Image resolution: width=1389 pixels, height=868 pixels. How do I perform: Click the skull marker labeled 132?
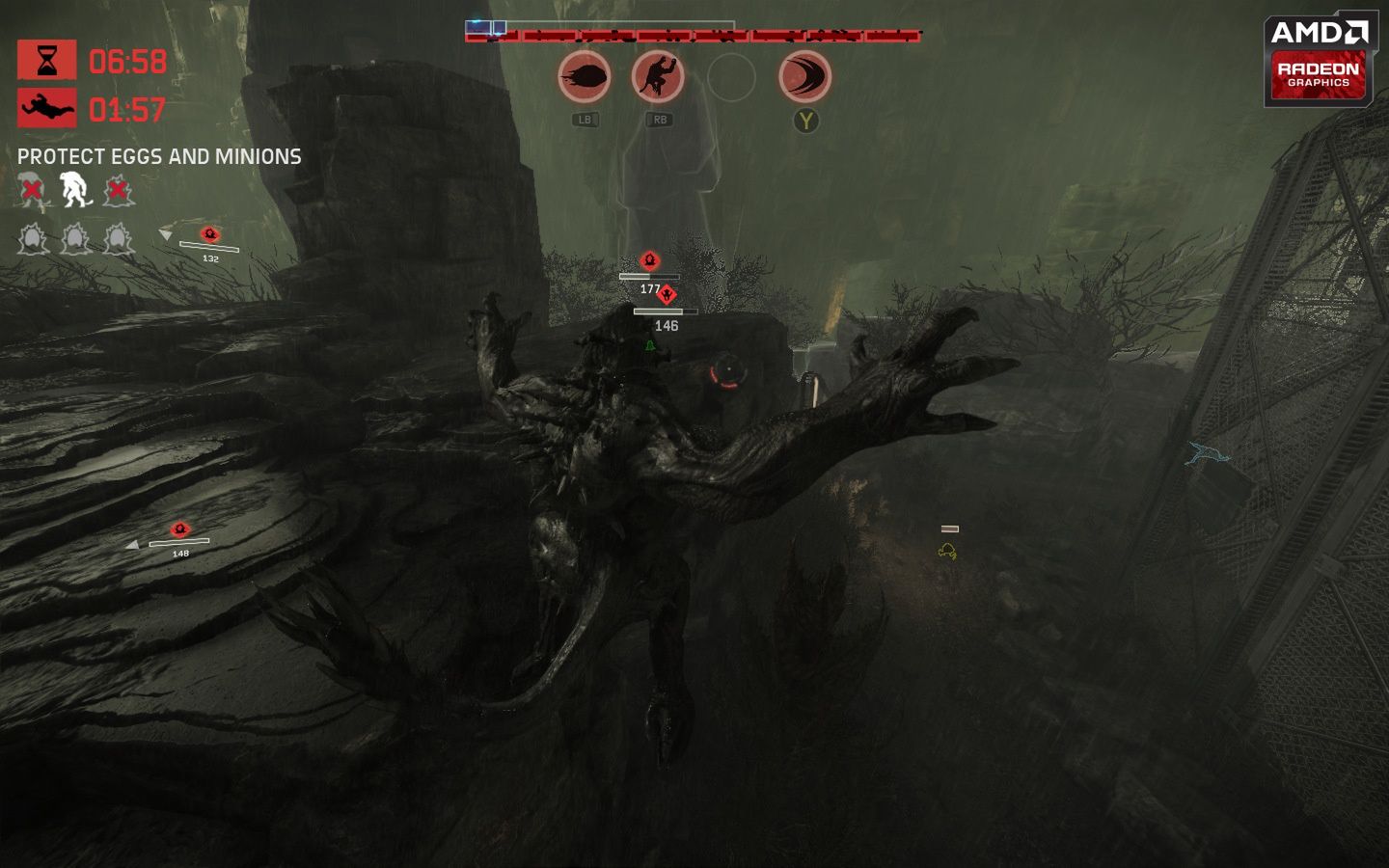click(208, 232)
